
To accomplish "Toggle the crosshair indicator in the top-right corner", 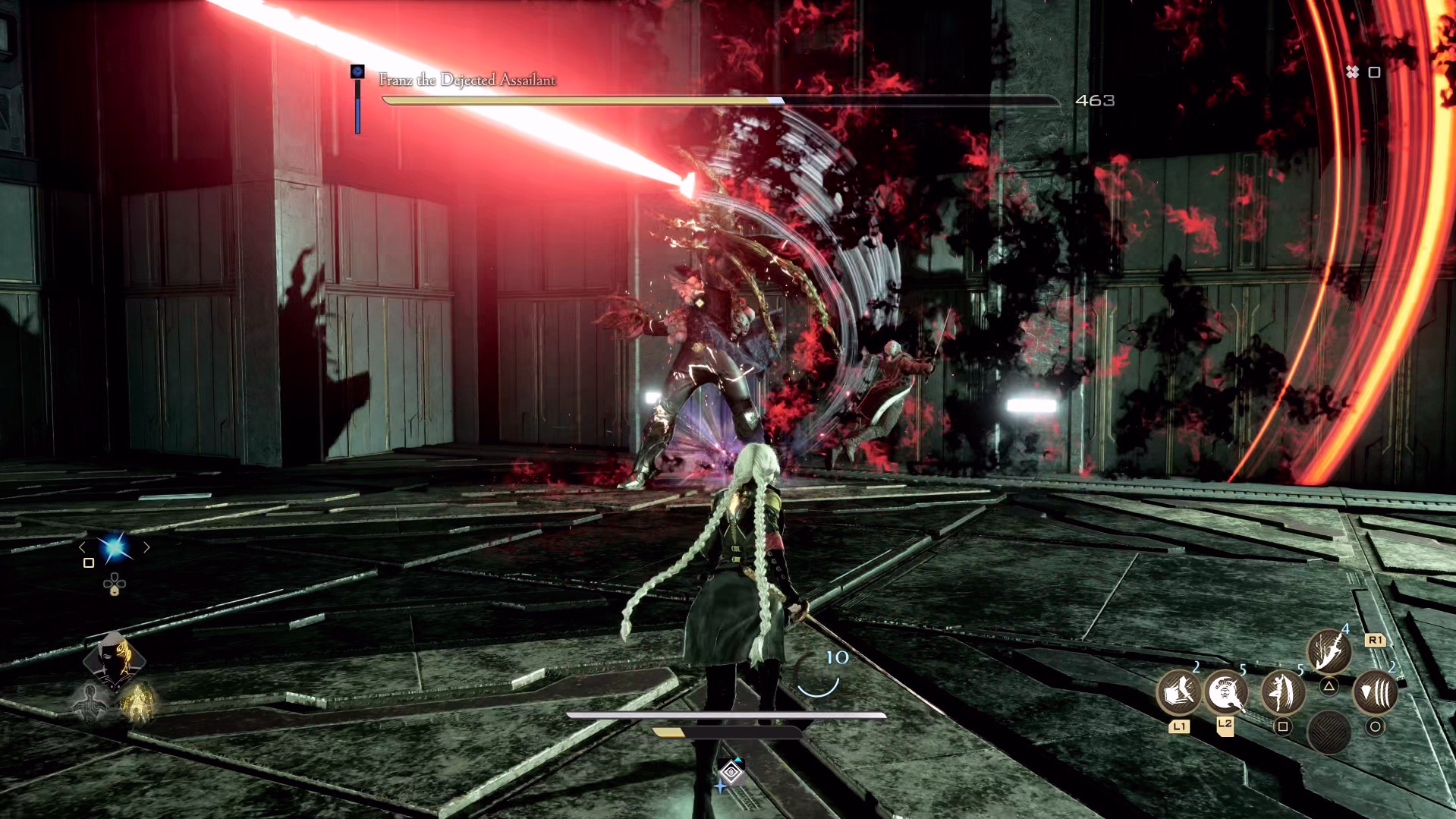I will tap(1352, 73).
